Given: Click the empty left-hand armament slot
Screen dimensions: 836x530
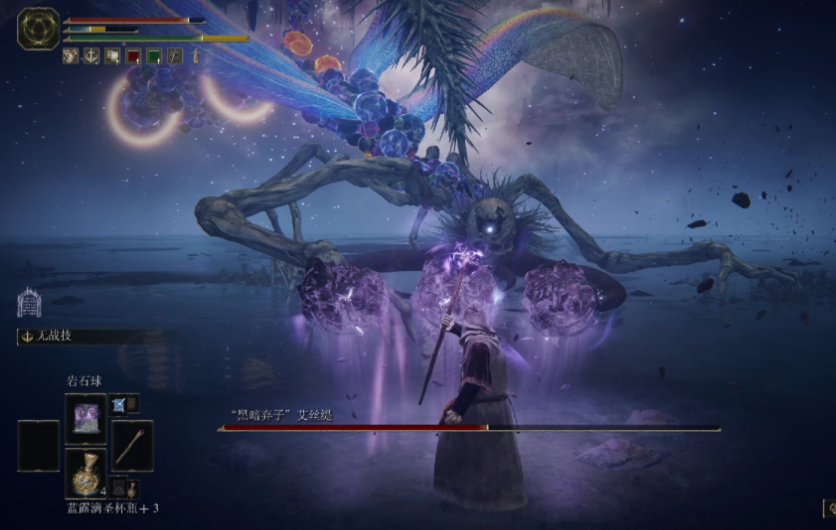Looking at the screenshot, I should (38, 445).
